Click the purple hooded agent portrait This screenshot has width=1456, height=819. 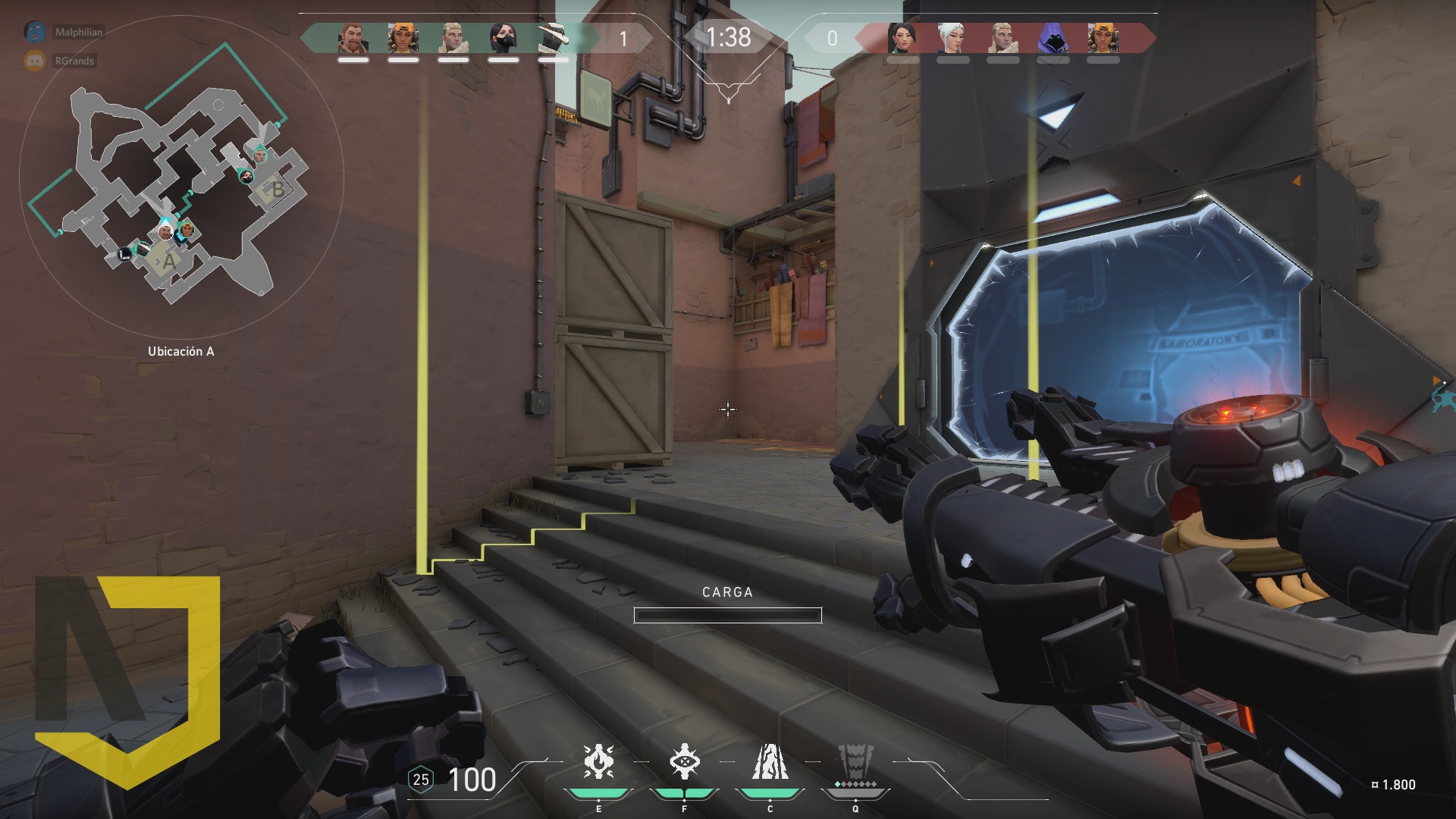tap(1053, 38)
